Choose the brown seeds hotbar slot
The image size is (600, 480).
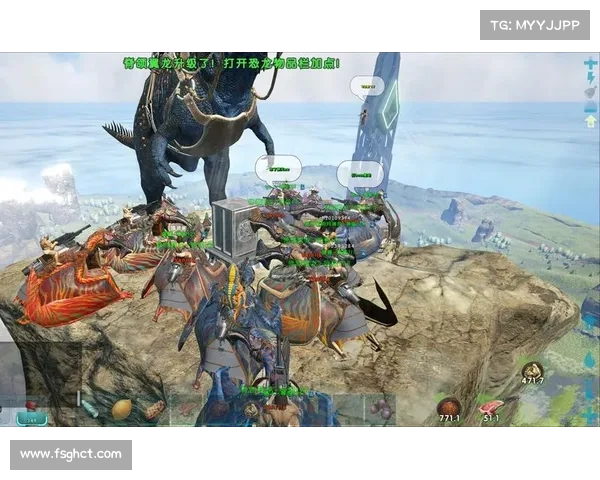coord(153,409)
